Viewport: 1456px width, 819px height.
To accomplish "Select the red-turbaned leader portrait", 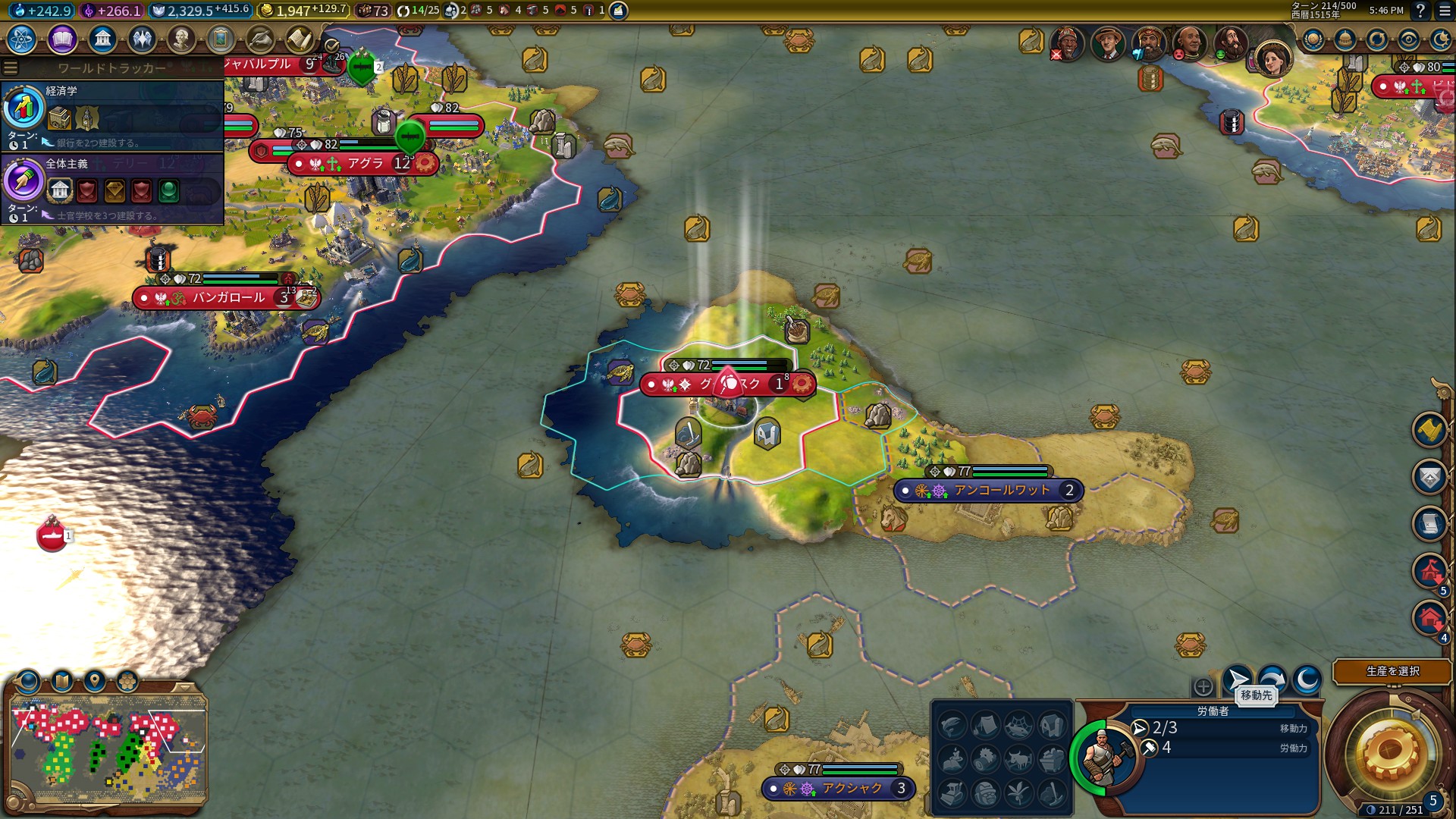I will click(x=1148, y=42).
